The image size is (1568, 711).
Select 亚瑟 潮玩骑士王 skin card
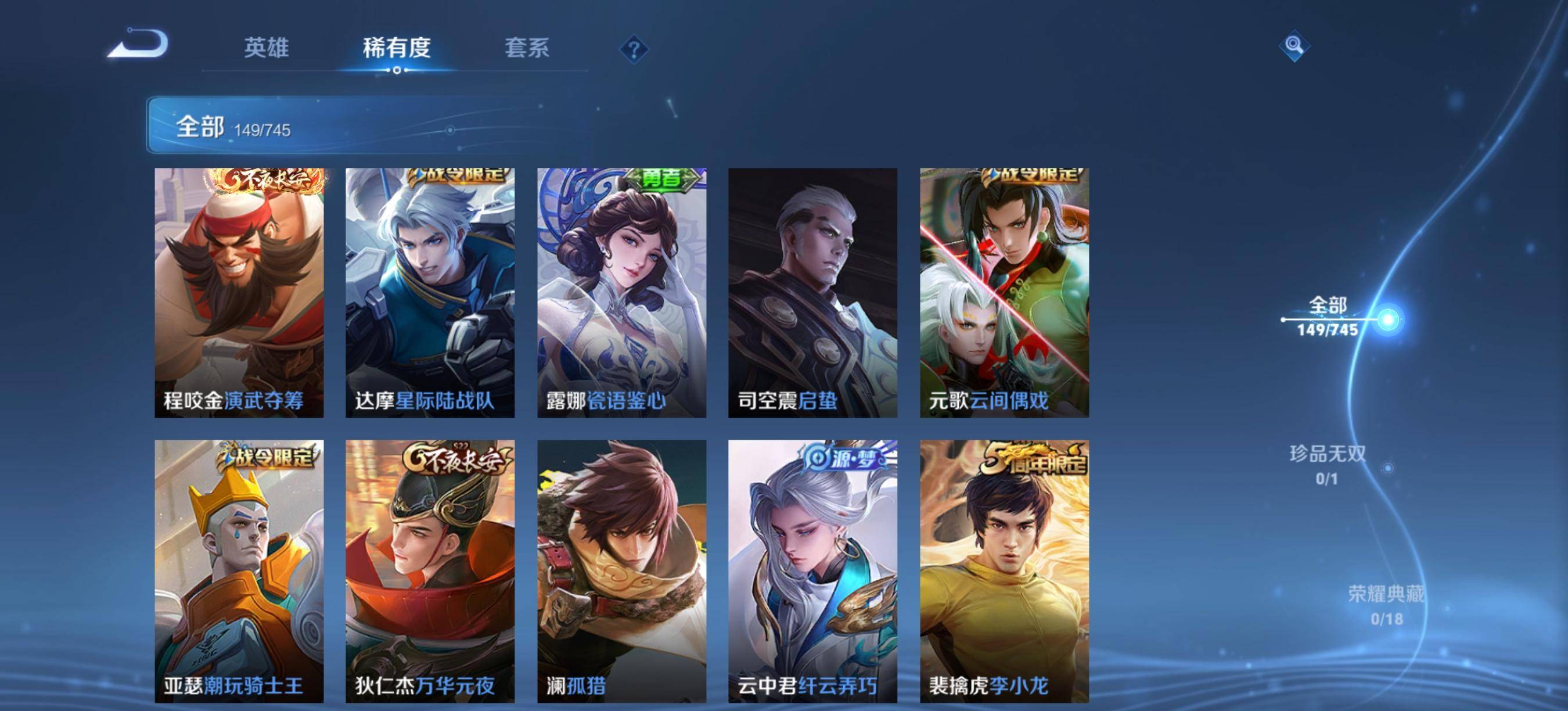point(239,570)
